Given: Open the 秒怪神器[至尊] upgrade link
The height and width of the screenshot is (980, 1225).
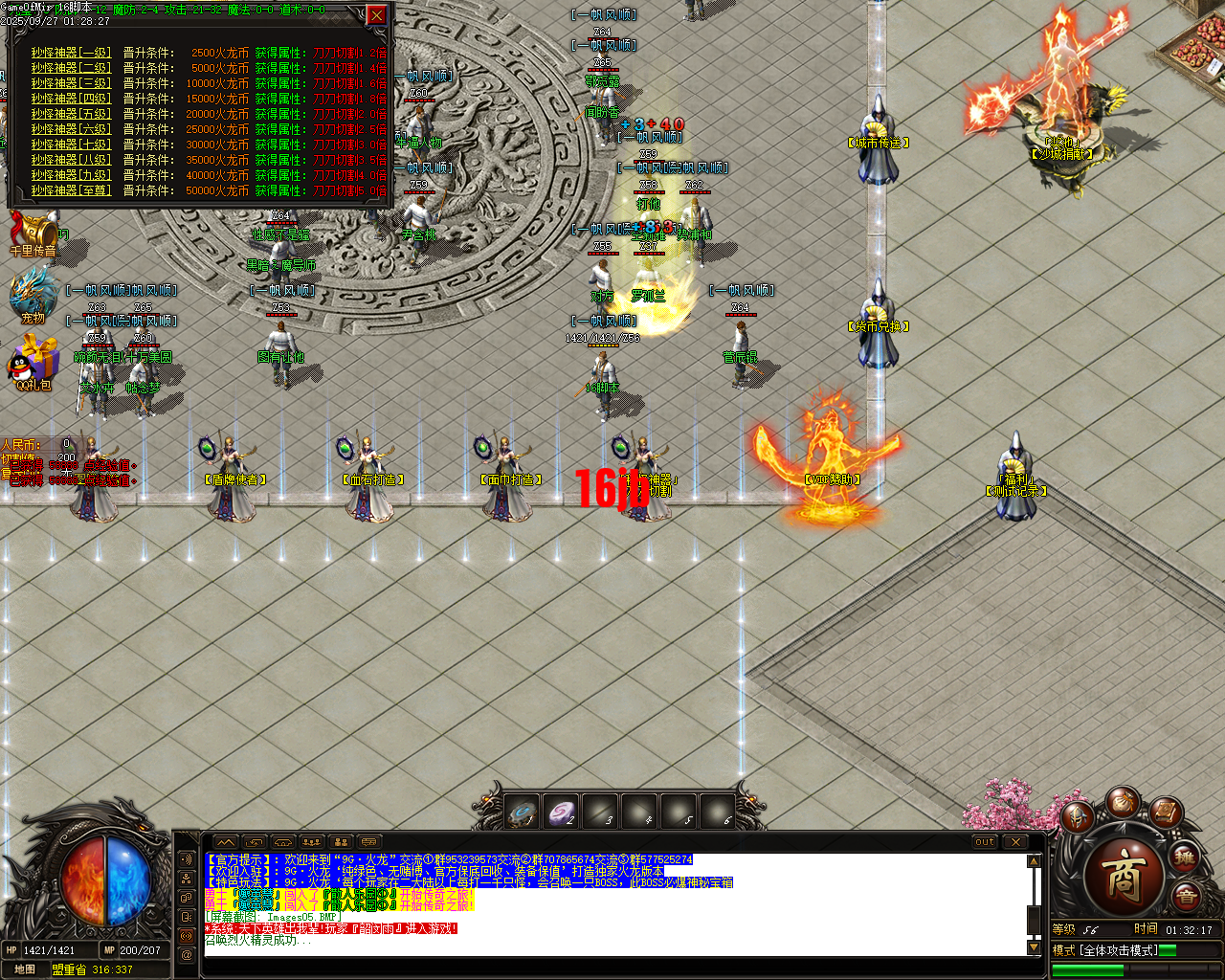Looking at the screenshot, I should point(70,191).
